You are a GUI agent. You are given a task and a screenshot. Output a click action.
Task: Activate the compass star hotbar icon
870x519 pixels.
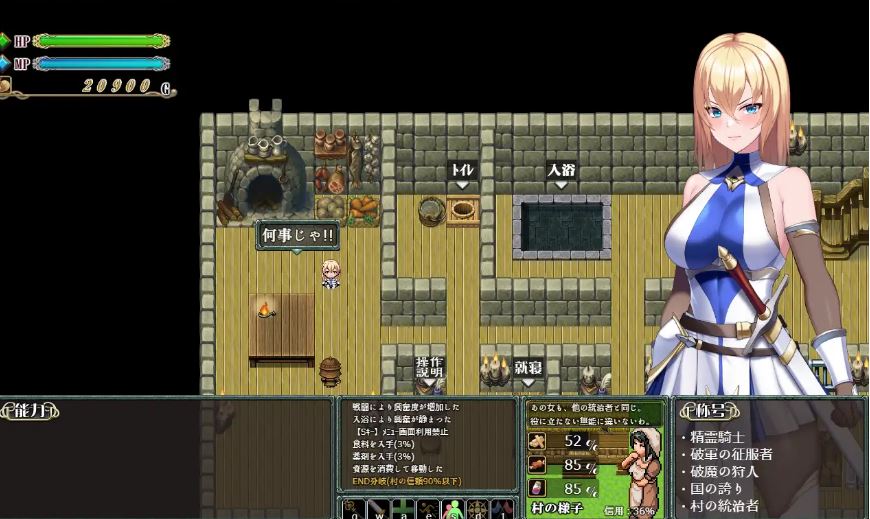(478, 509)
